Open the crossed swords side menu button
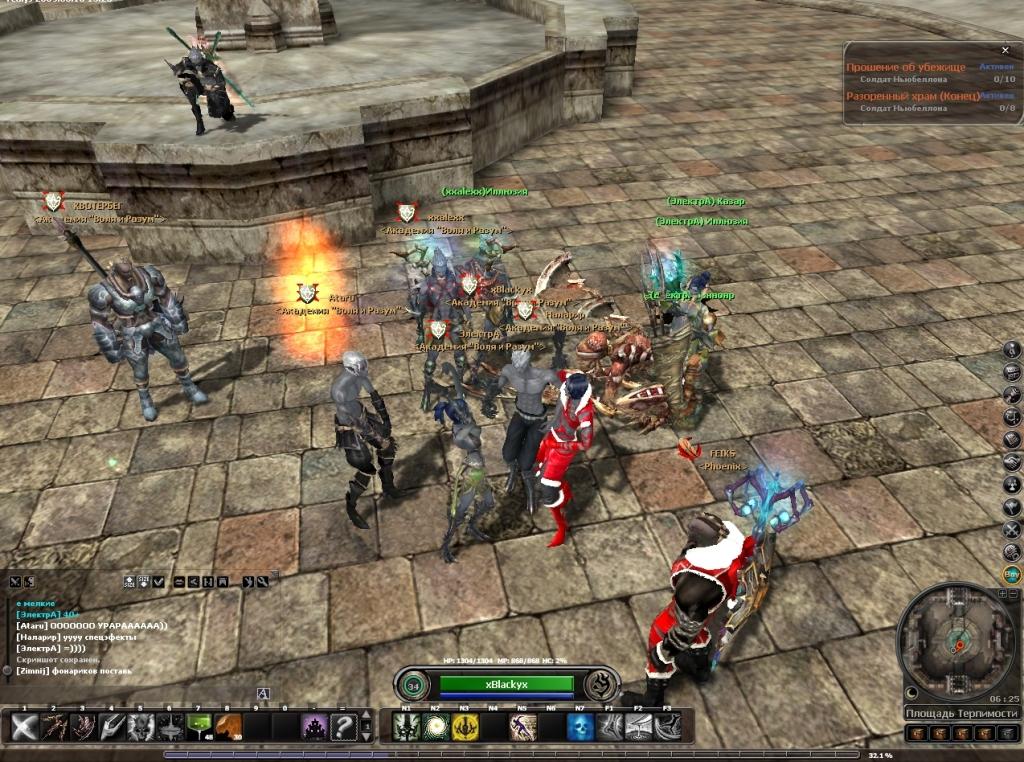The image size is (1024, 762). click(x=1012, y=529)
